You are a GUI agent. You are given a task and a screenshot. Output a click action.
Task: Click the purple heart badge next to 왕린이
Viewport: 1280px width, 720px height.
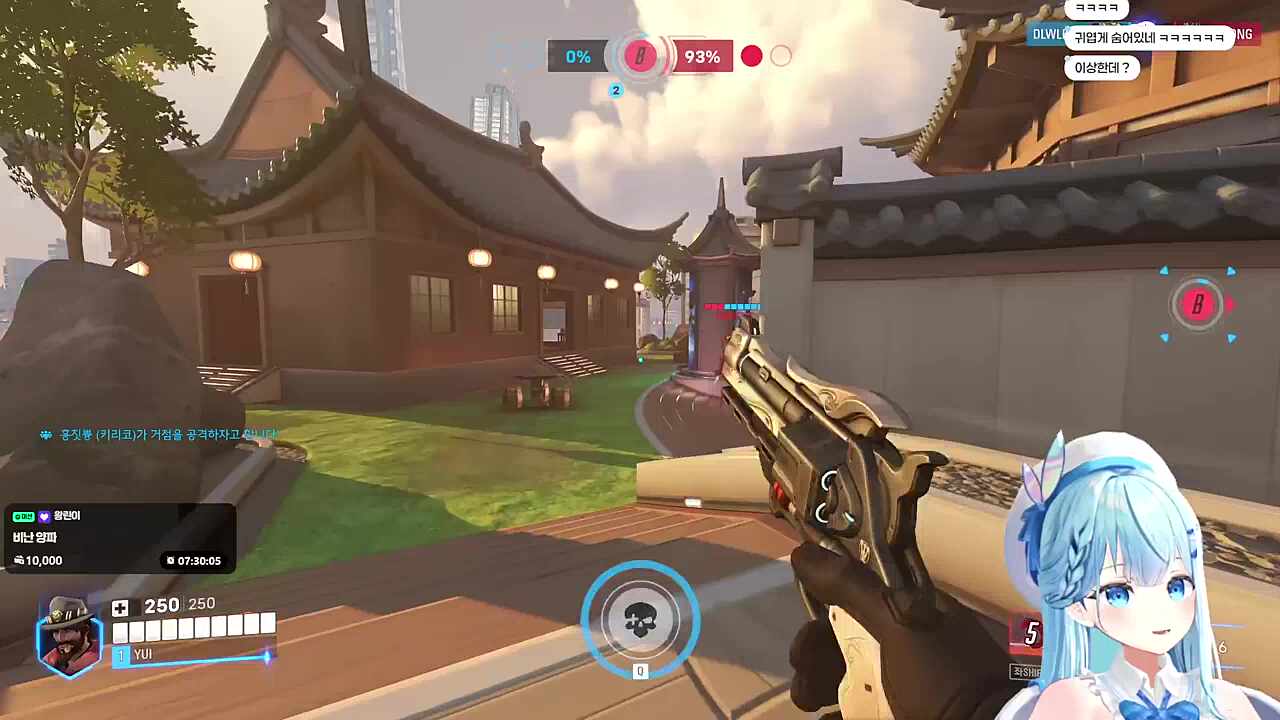46,516
